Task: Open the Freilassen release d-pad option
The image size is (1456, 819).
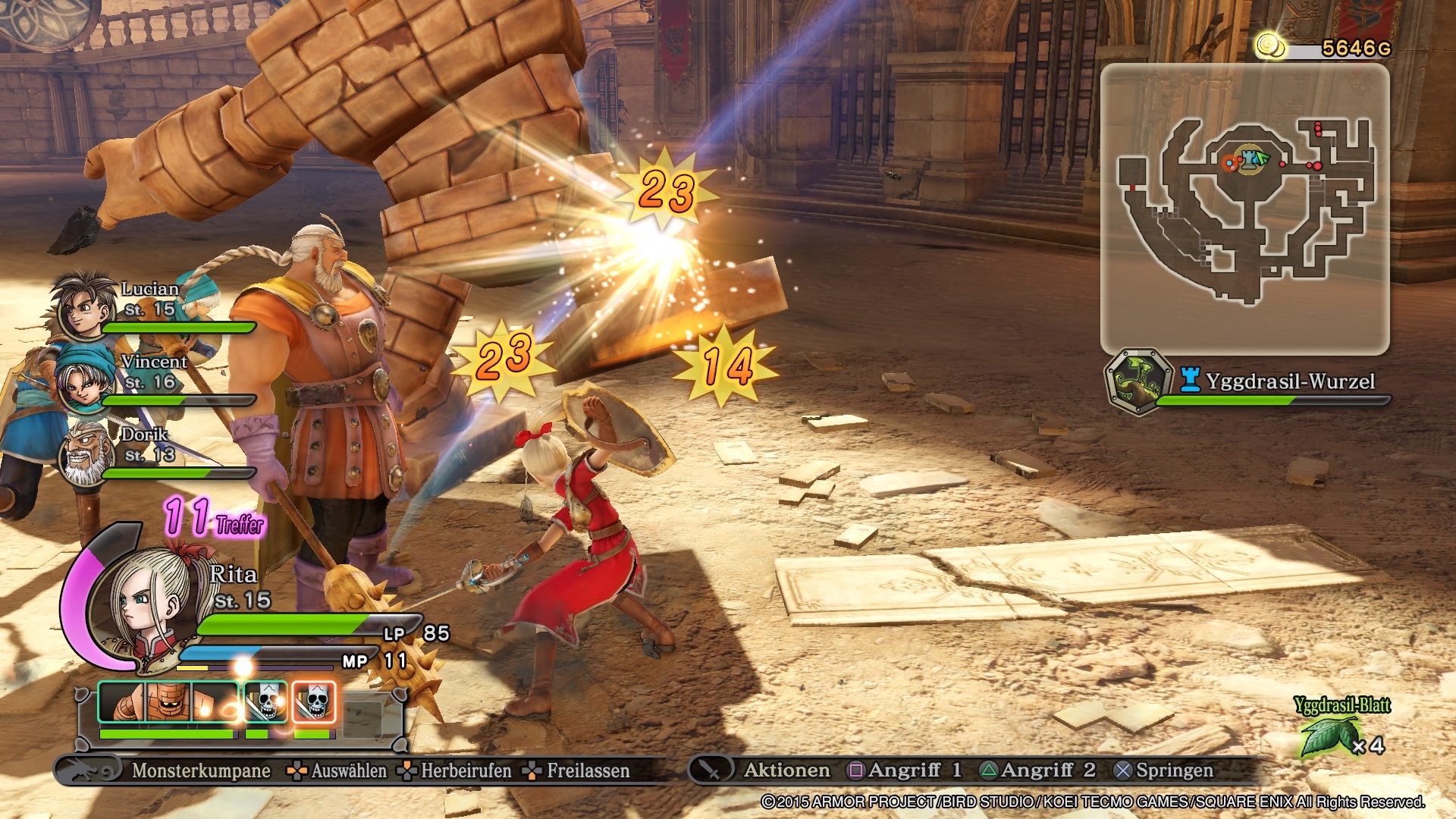Action: pyautogui.click(x=531, y=772)
